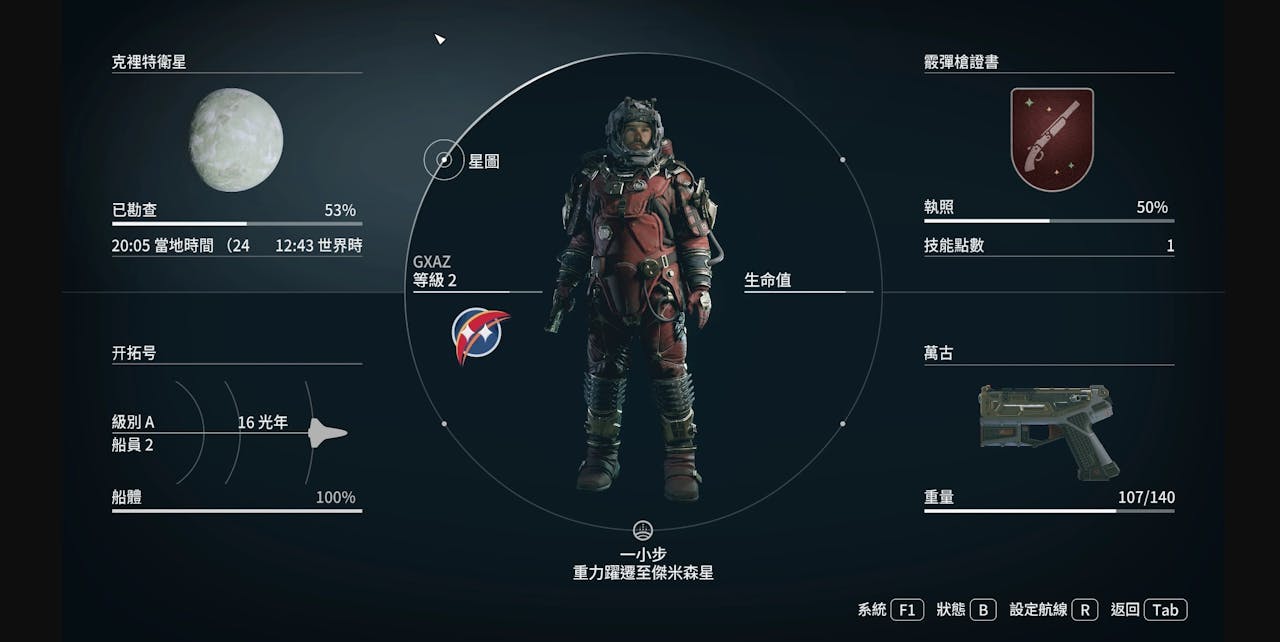Click the red-white-blue faction emblem
The height and width of the screenshot is (642, 1280).
pyautogui.click(x=480, y=335)
